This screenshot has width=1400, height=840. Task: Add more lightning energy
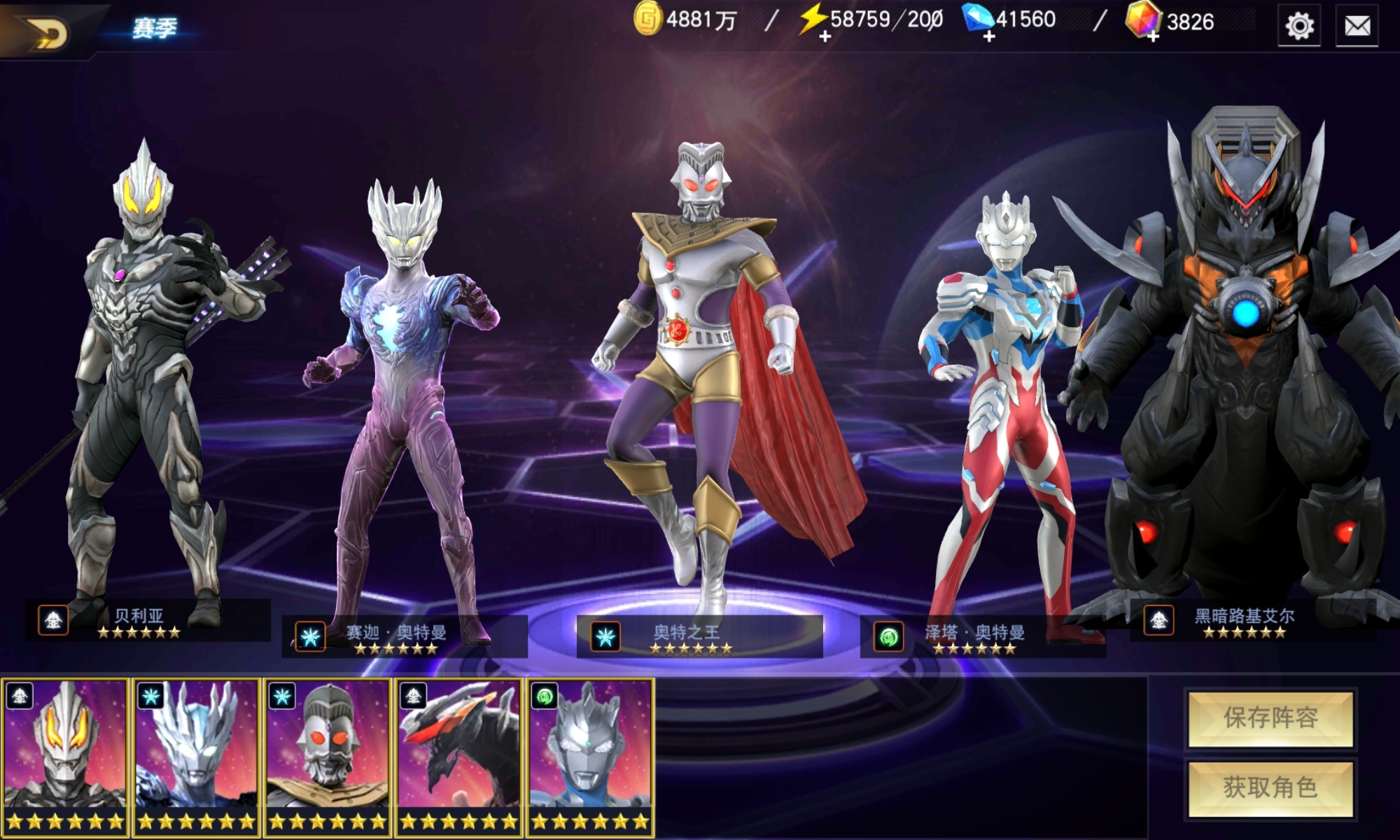pyautogui.click(x=825, y=36)
